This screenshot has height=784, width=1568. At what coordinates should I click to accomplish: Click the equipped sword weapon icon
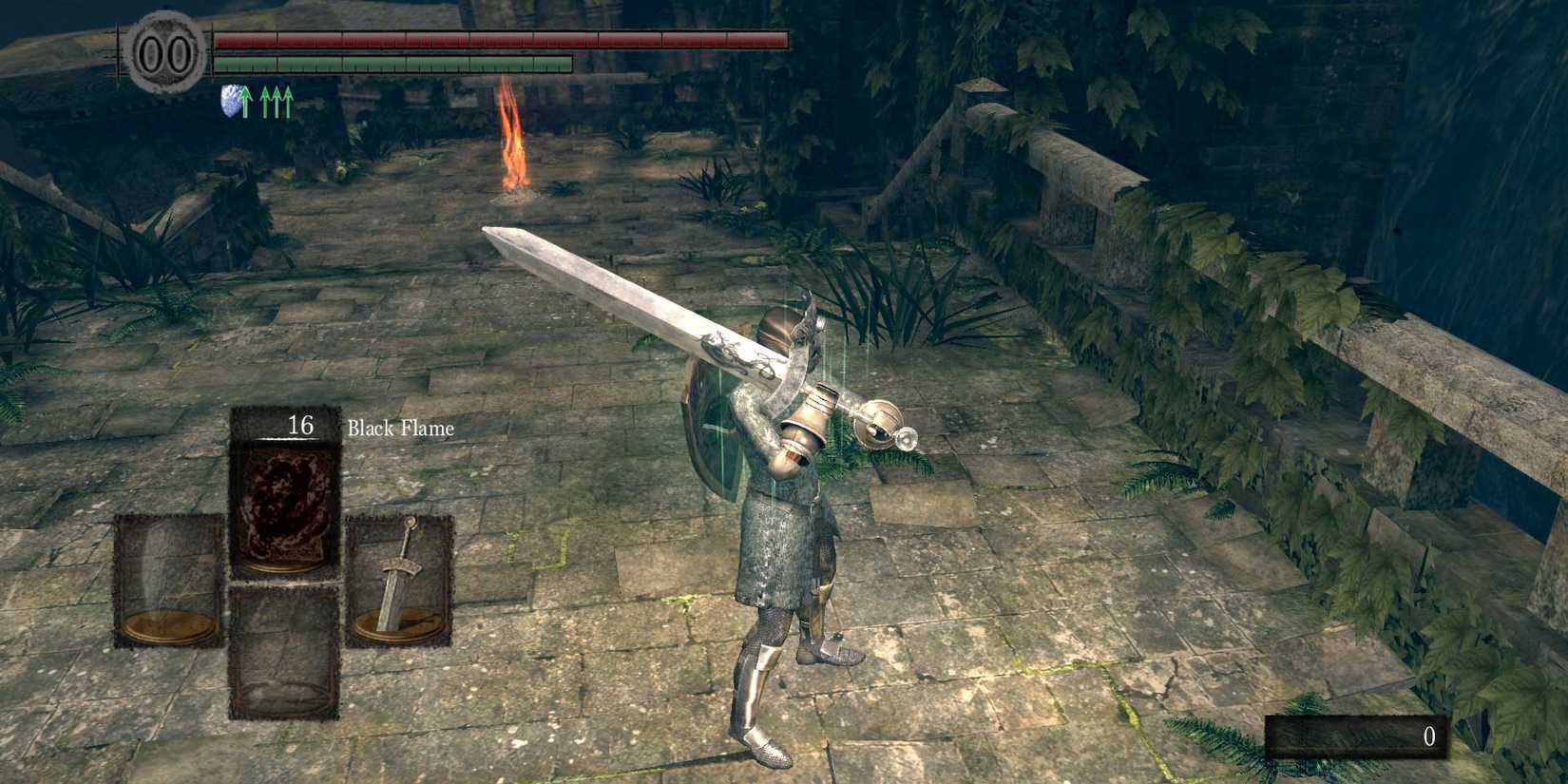401,580
